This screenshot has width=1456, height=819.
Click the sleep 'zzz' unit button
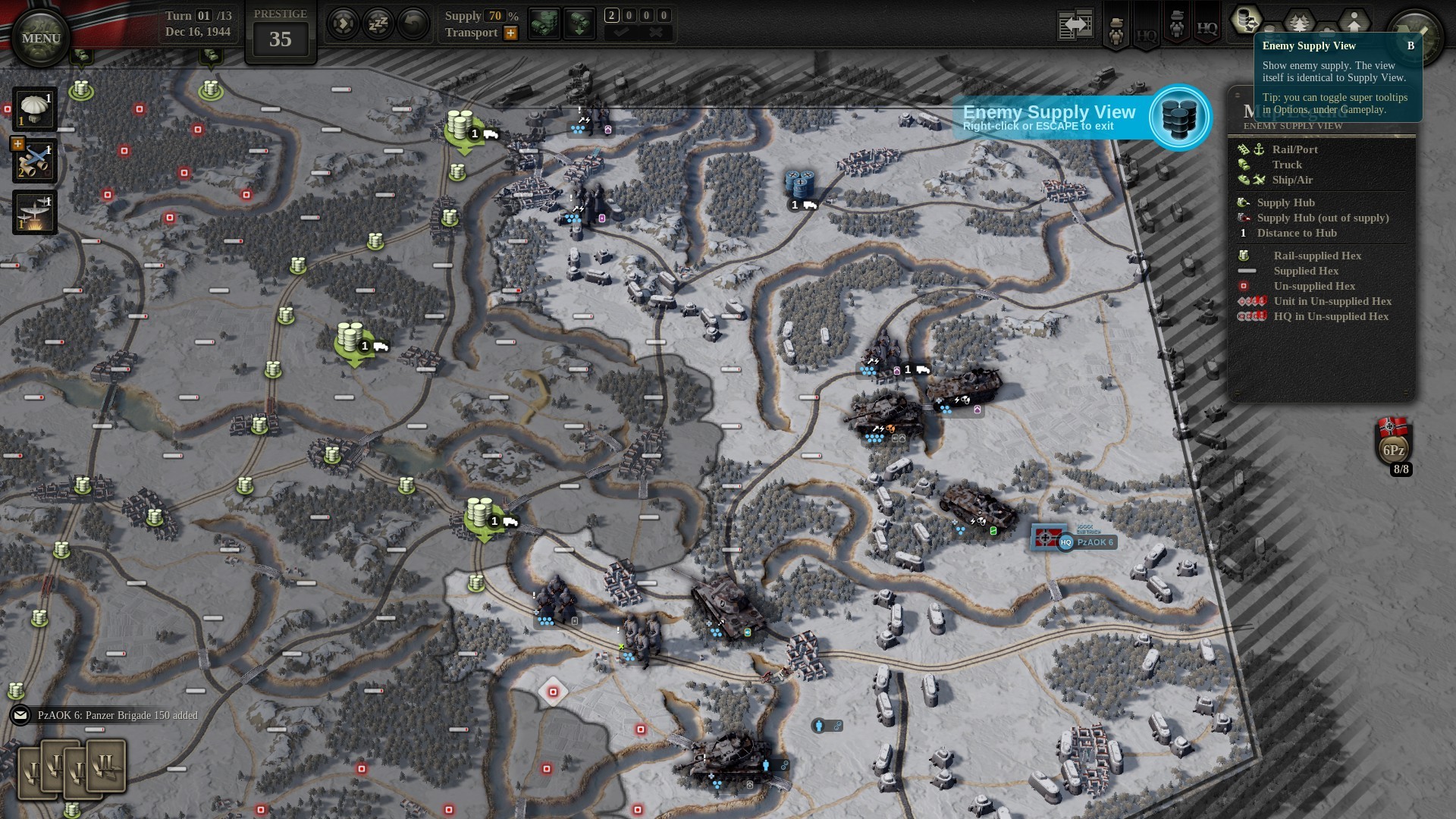pos(378,24)
